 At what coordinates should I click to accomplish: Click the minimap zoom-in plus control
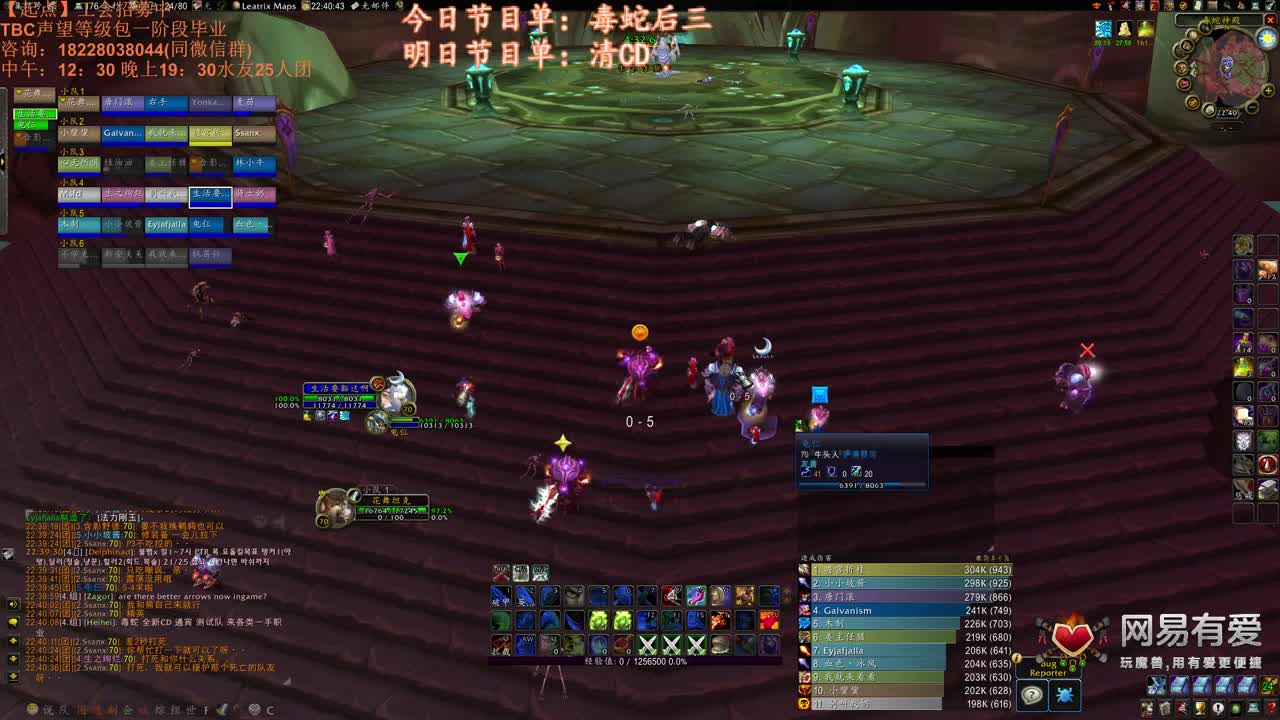(x=1269, y=90)
